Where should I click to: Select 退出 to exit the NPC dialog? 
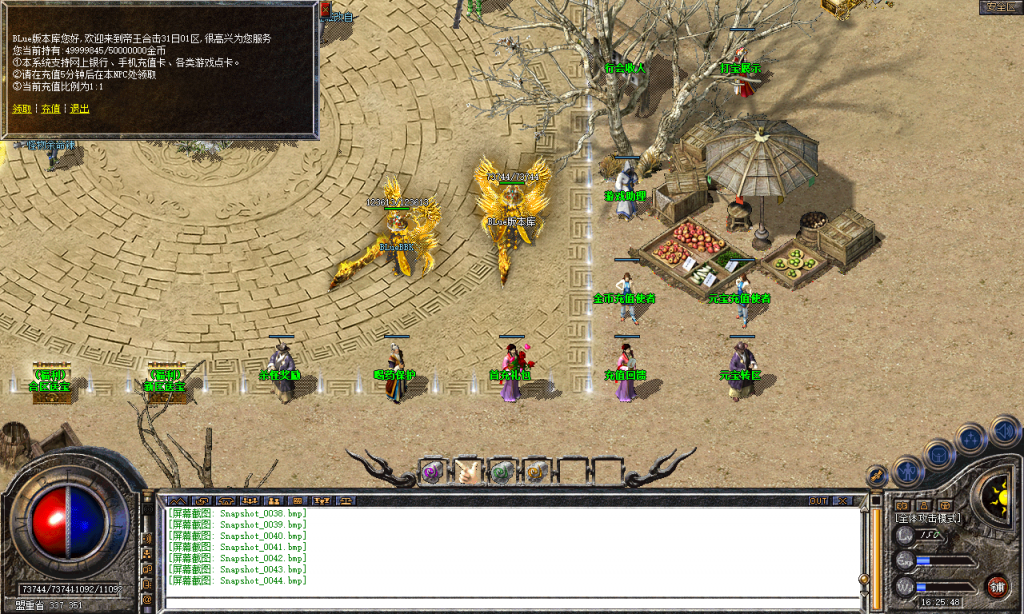[x=79, y=108]
